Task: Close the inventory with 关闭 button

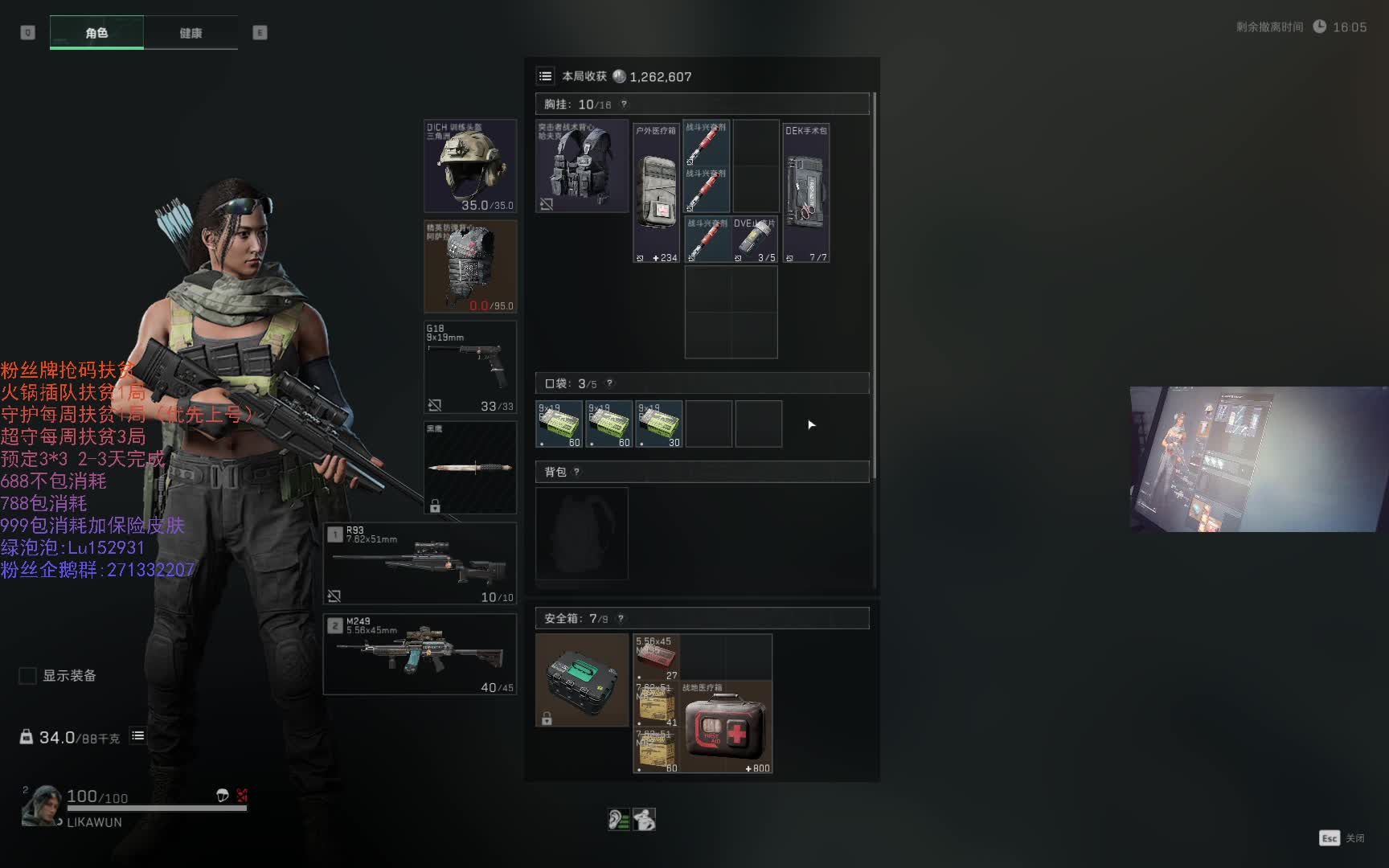Action: point(1342,838)
